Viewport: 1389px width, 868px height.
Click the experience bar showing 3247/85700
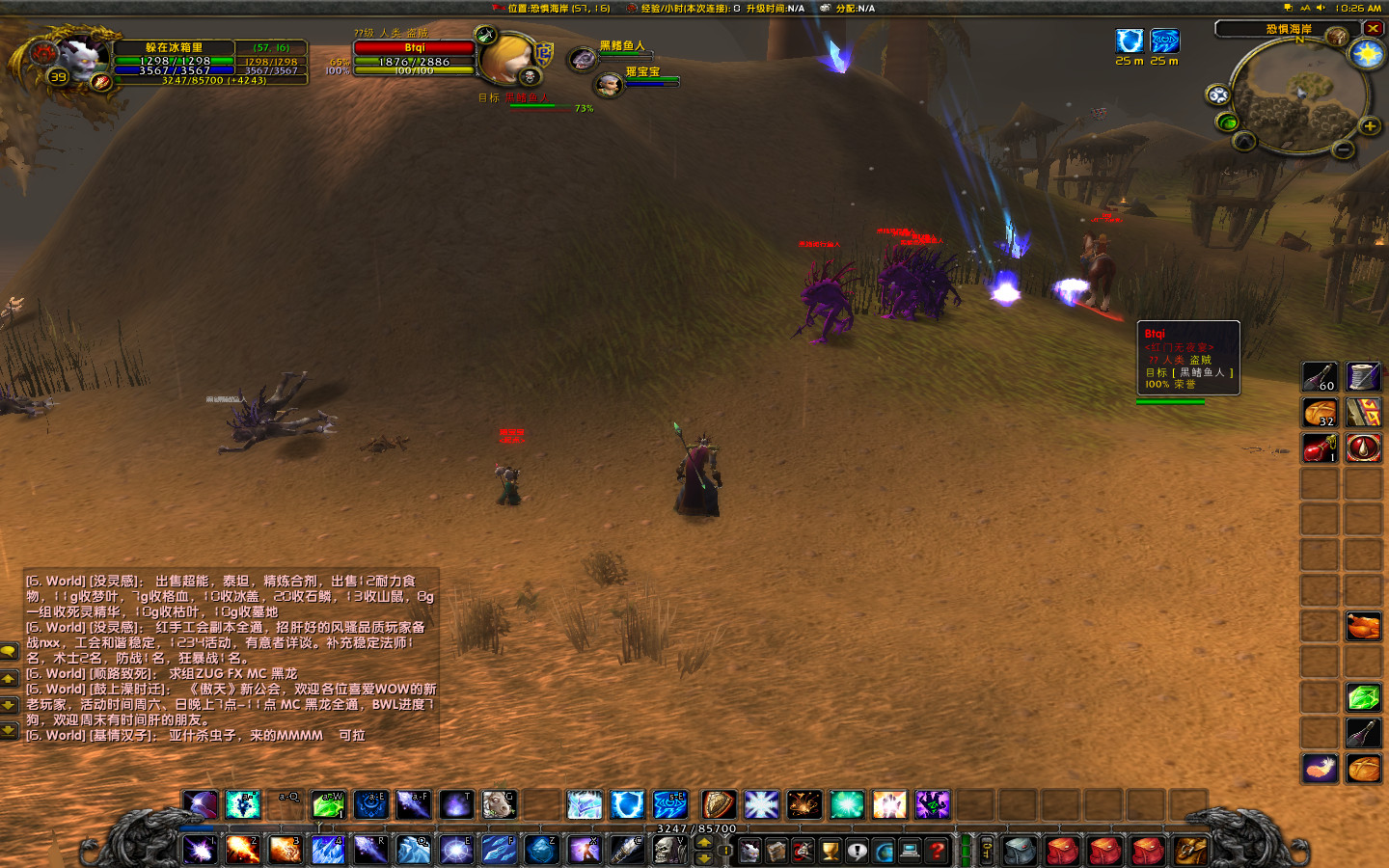[694, 829]
